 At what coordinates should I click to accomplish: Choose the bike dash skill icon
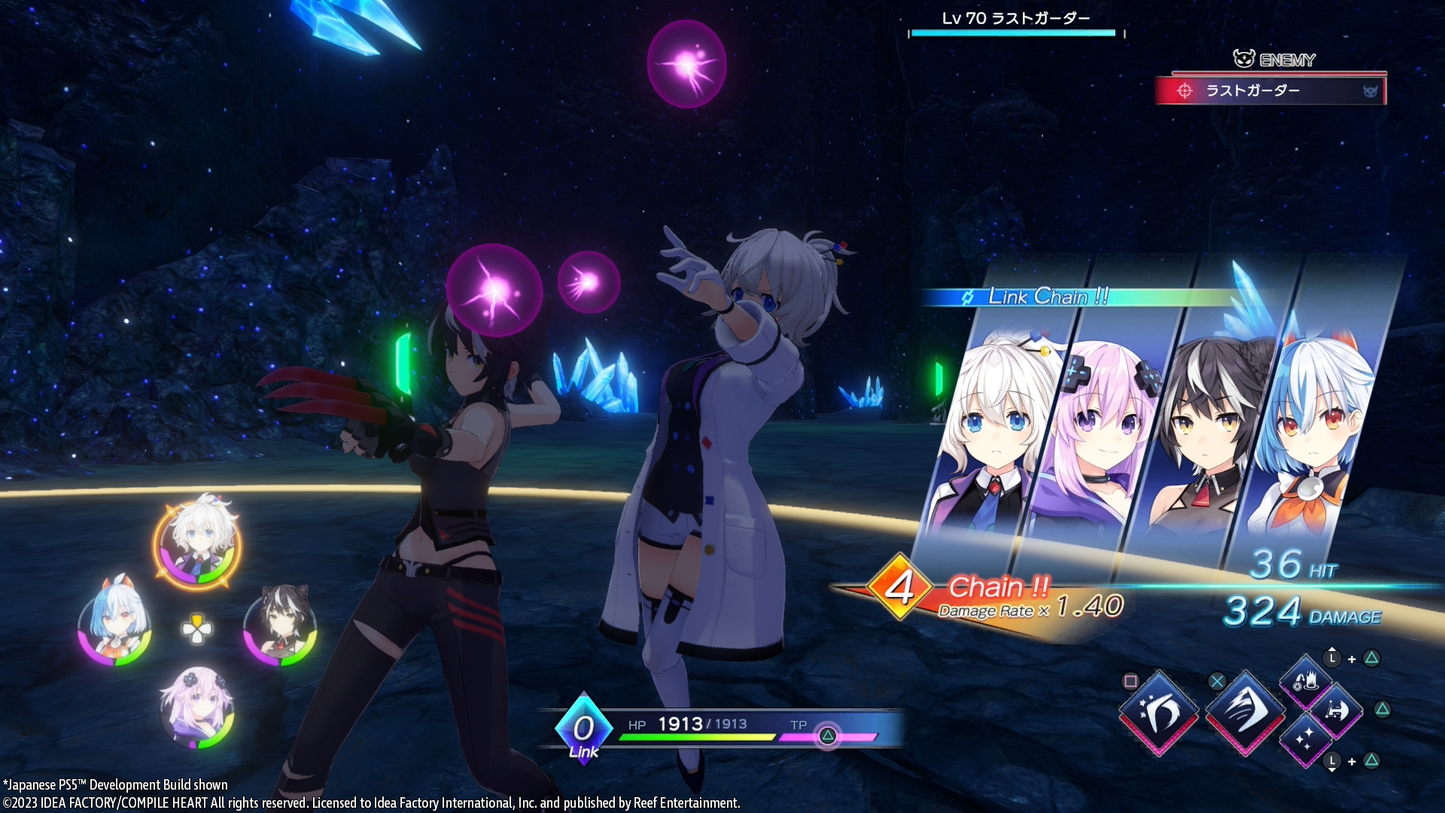pyautogui.click(x=1336, y=712)
